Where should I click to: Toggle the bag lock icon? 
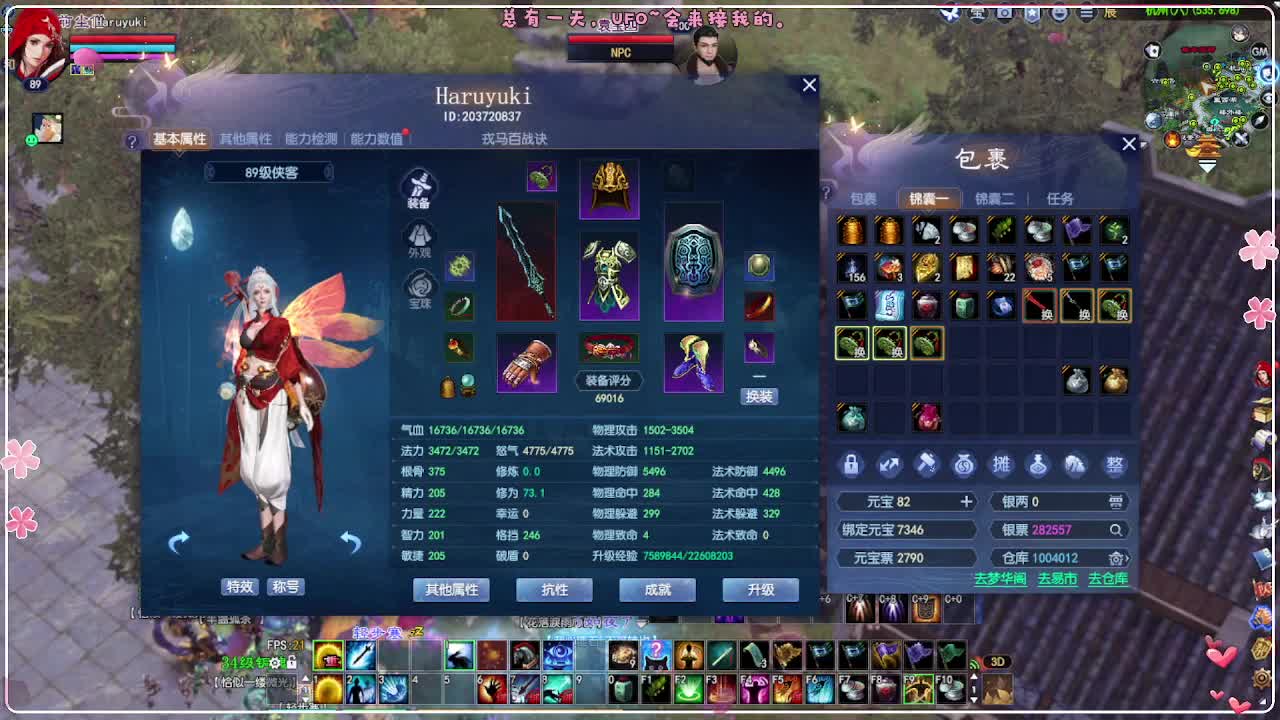point(852,466)
